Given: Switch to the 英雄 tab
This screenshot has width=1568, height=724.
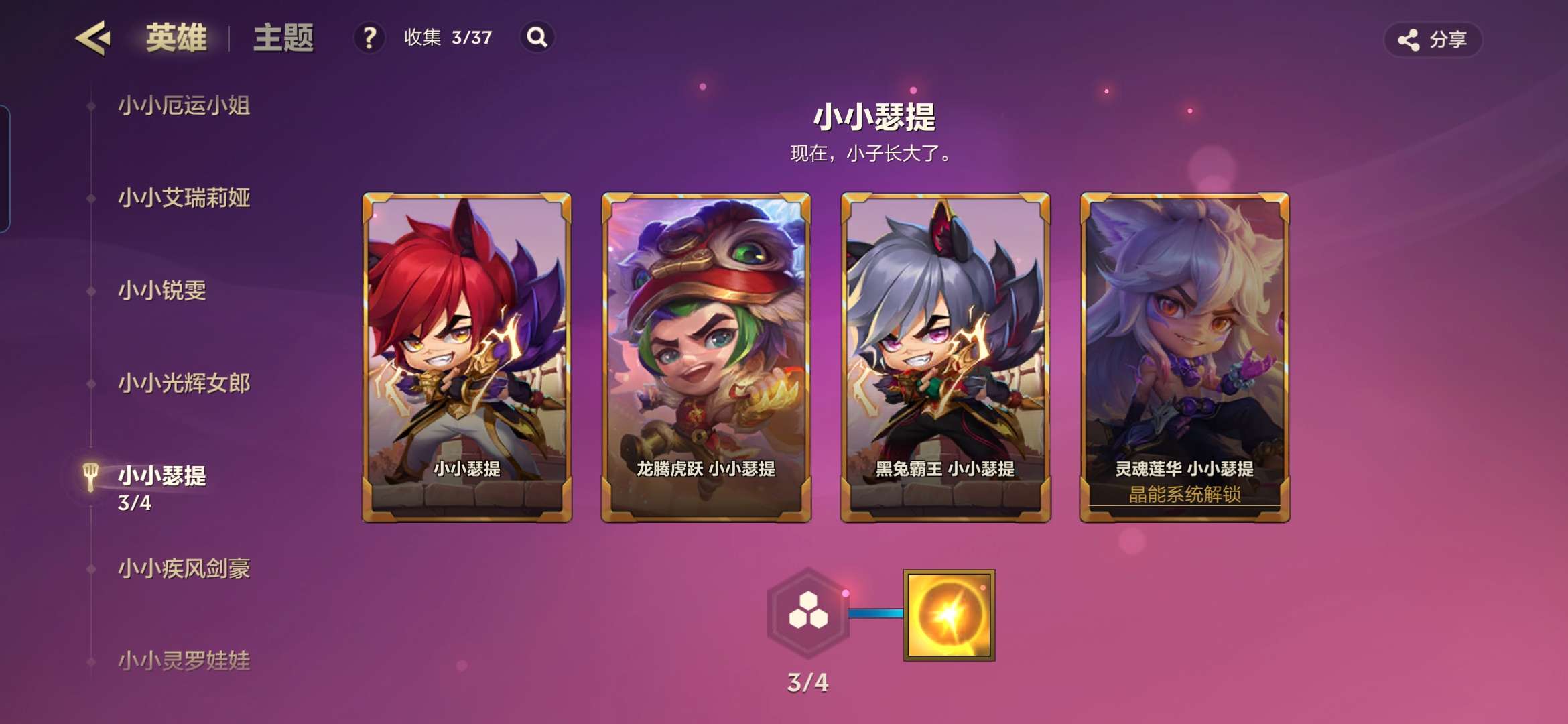Looking at the screenshot, I should click(176, 38).
